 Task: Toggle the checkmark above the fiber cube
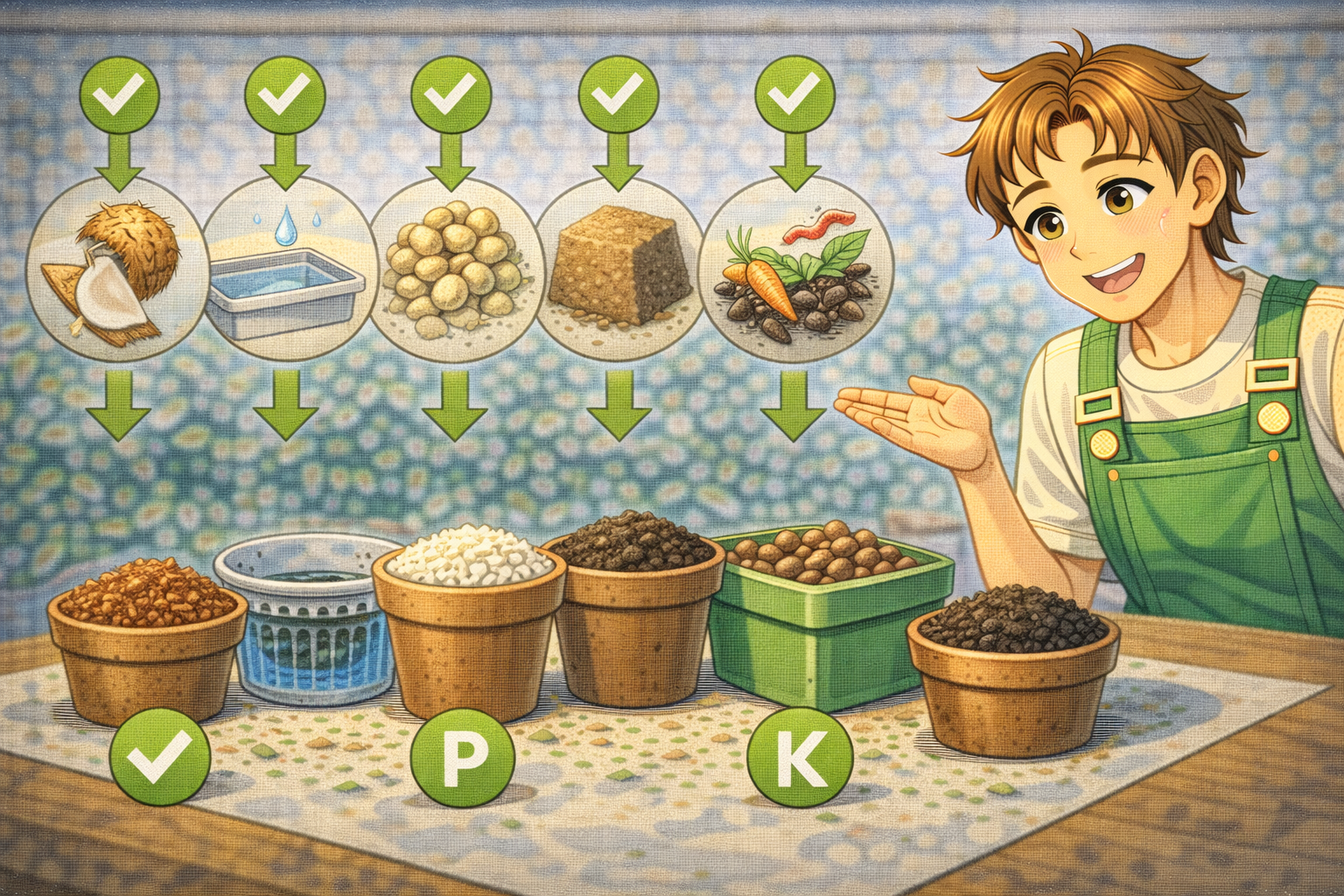pyautogui.click(x=619, y=91)
